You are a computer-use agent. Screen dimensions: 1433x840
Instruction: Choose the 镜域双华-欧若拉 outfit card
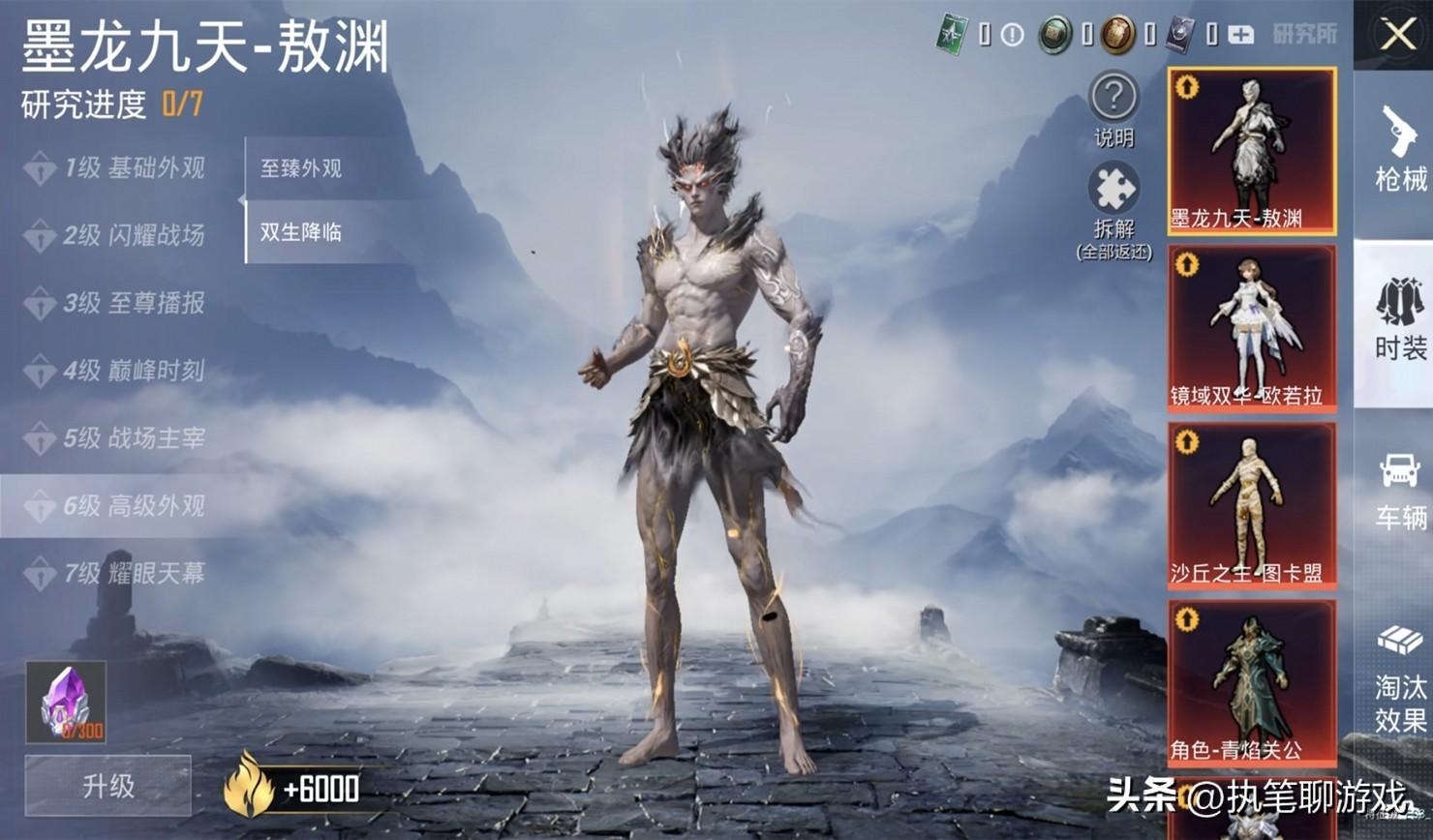point(1251,328)
